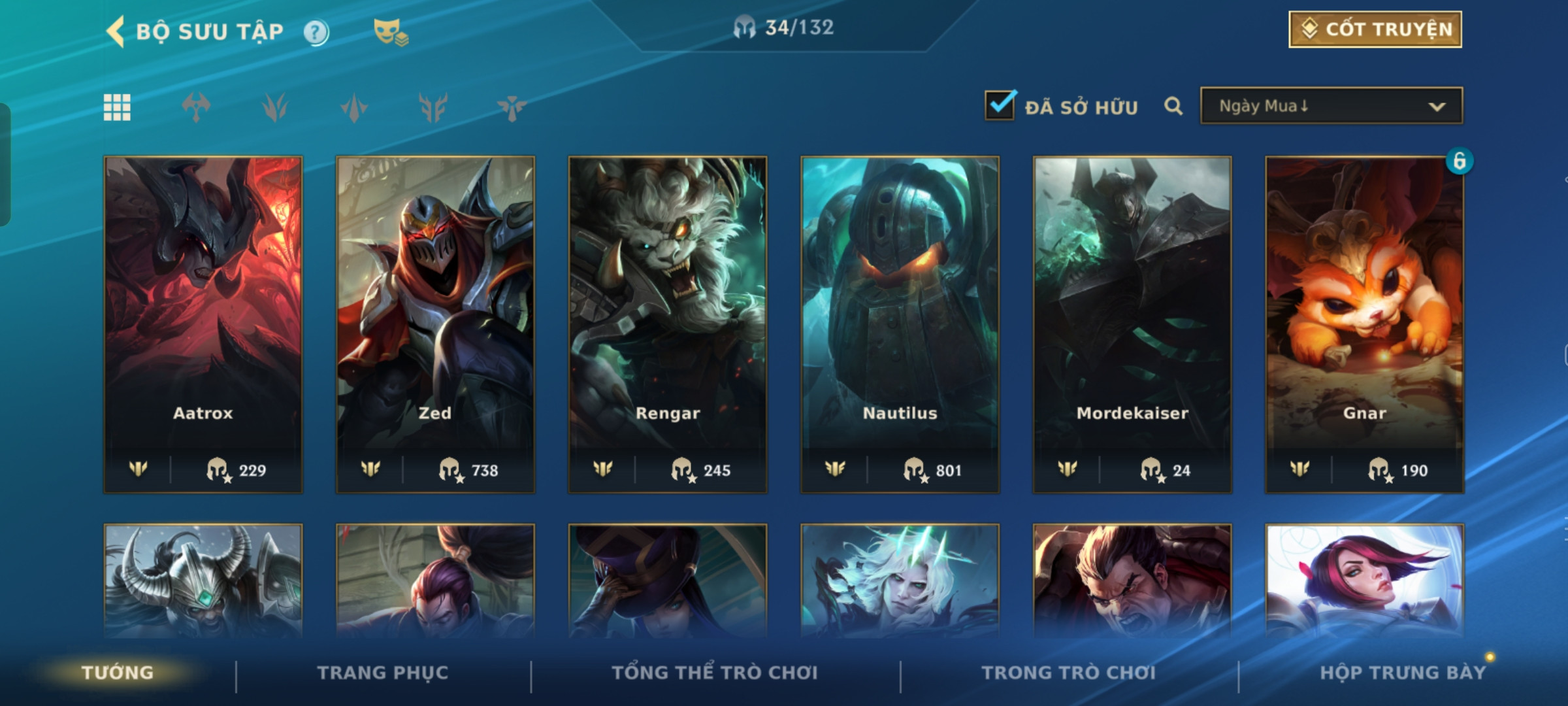Screen dimensions: 1568x706
Task: Open the magnifying glass search
Action: pos(1173,106)
